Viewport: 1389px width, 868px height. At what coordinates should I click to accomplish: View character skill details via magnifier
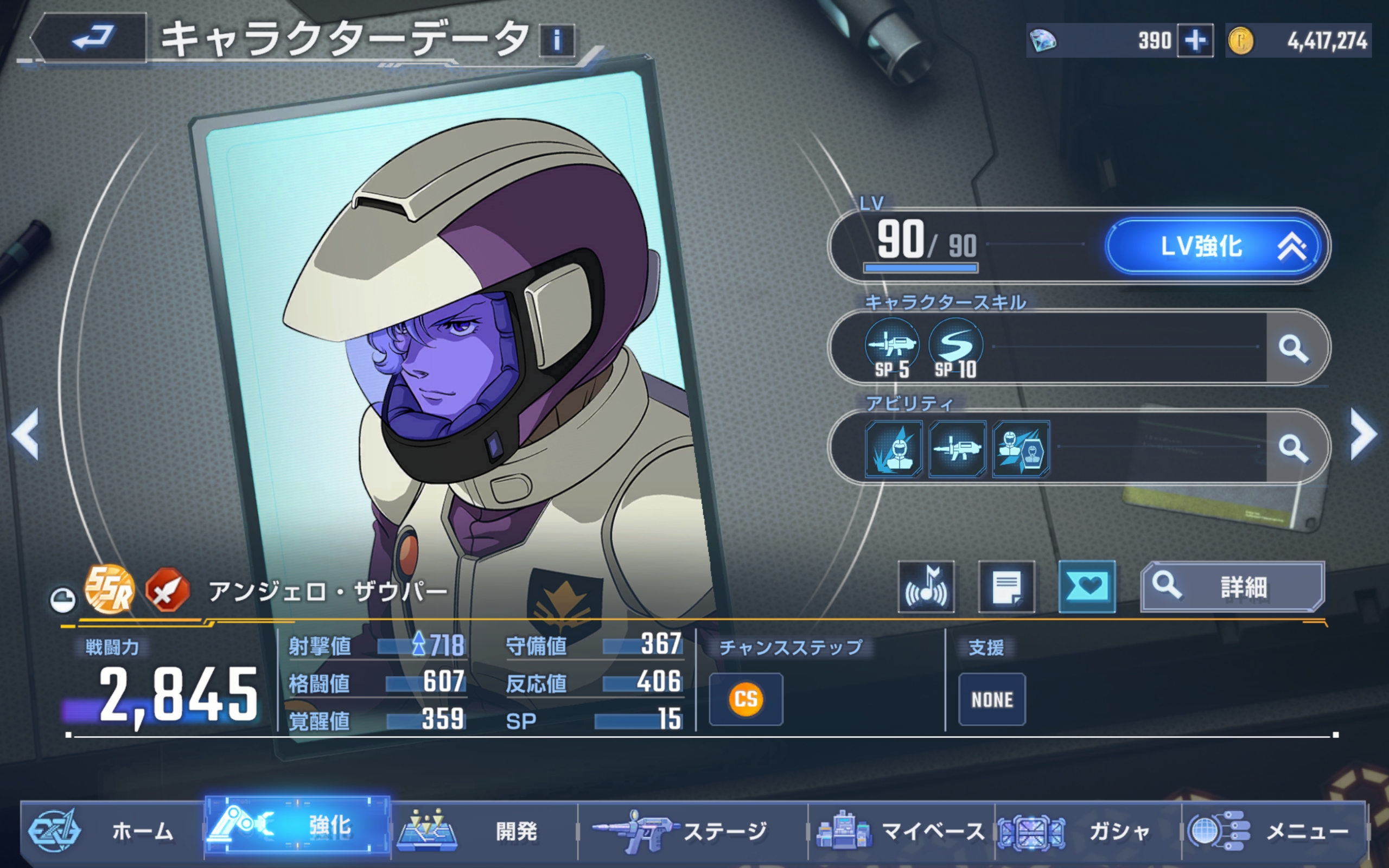(1294, 348)
